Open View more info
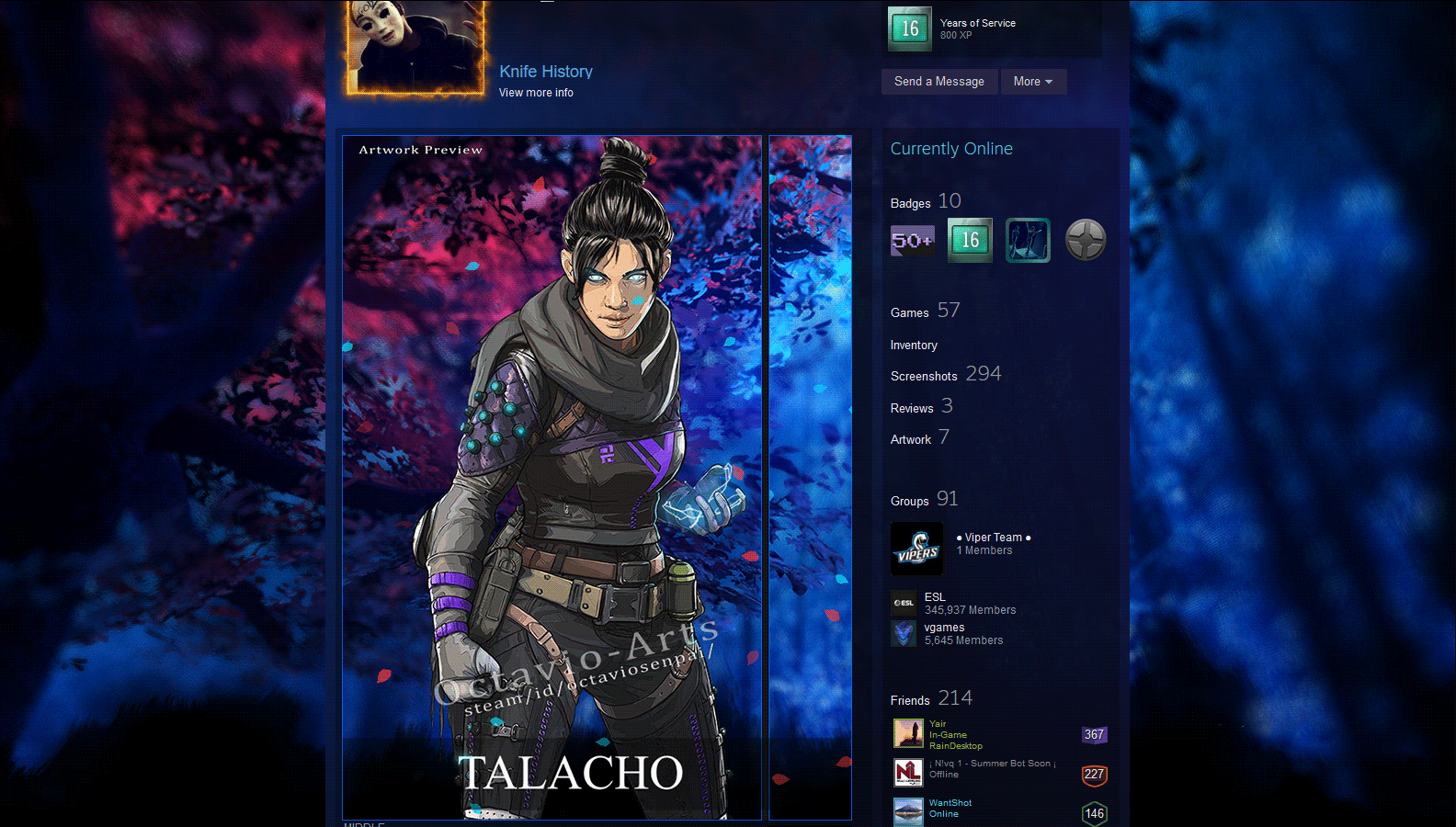1456x827 pixels. coord(536,92)
